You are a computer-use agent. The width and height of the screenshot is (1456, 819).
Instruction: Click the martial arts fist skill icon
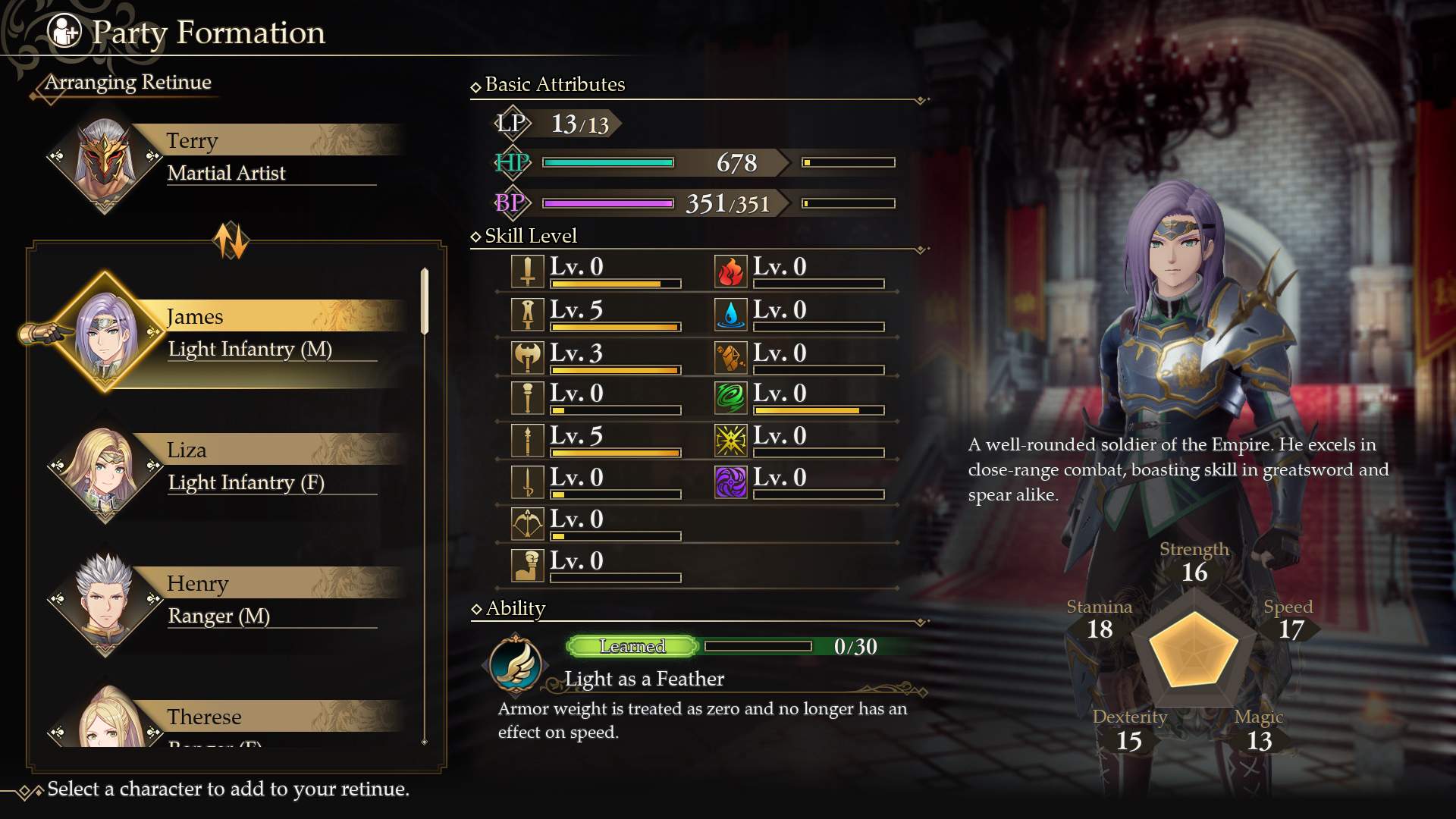pyautogui.click(x=527, y=565)
